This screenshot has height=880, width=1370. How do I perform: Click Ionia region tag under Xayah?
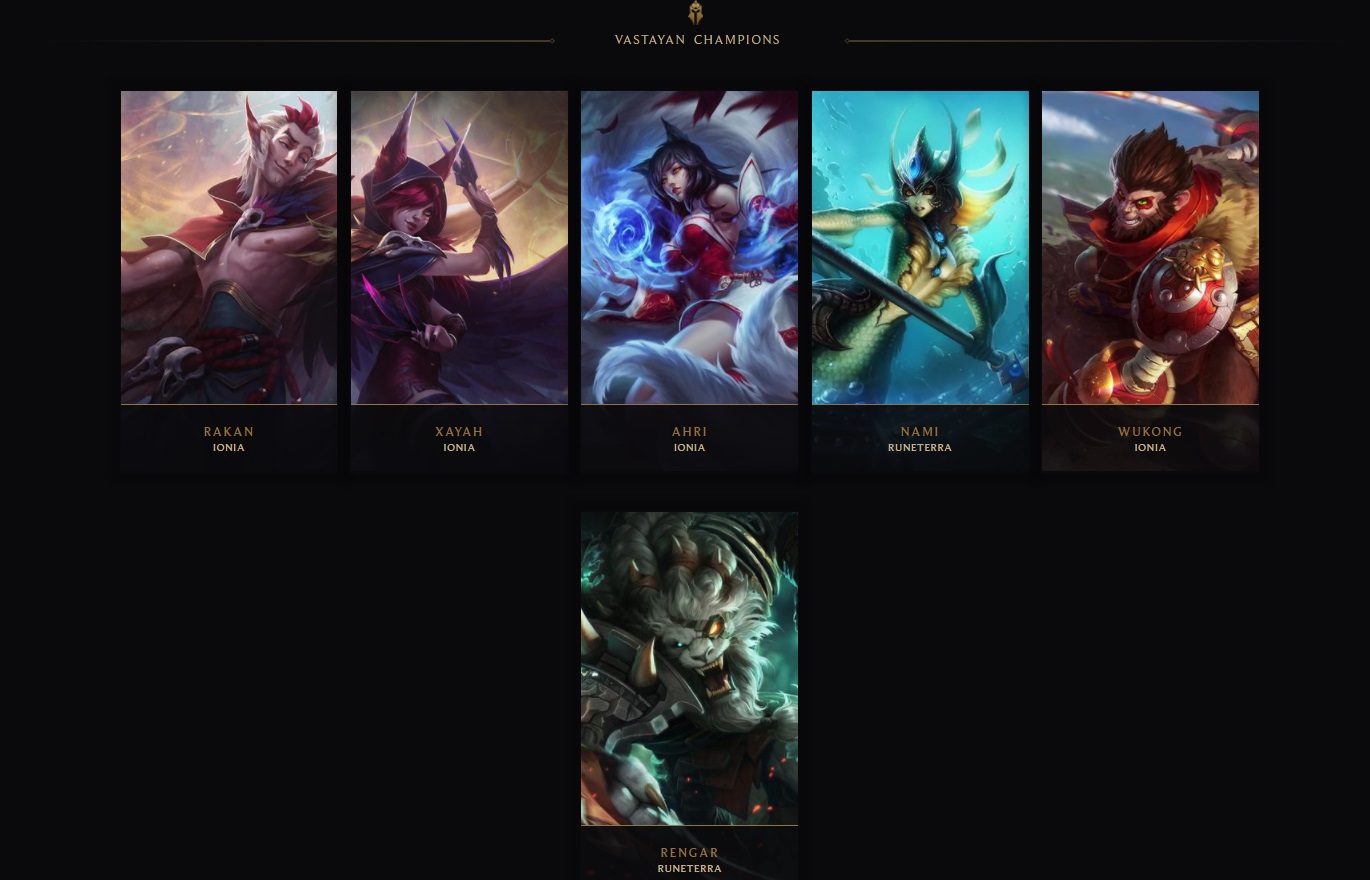tap(459, 447)
